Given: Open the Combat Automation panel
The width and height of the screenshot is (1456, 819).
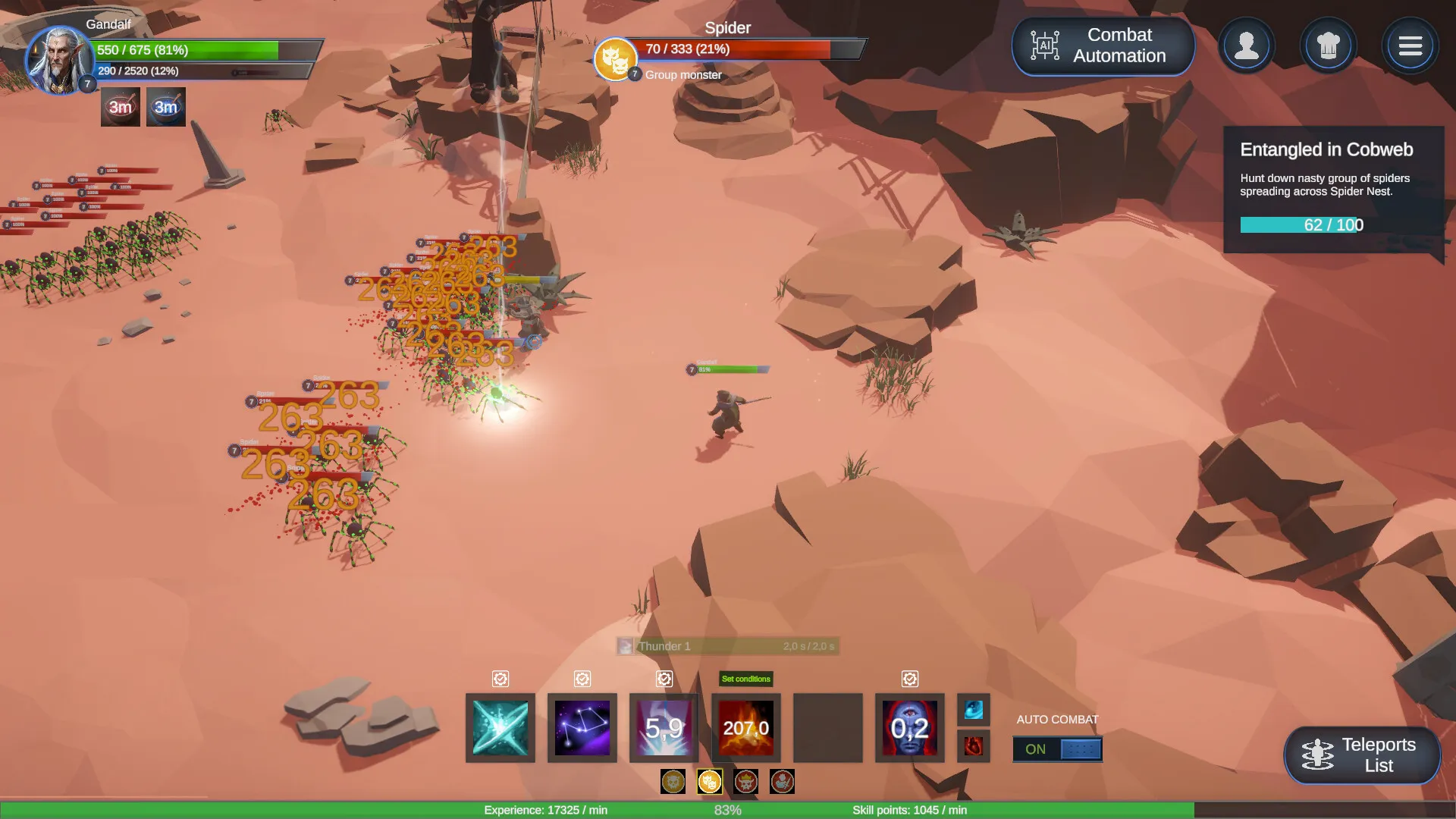Looking at the screenshot, I should click(x=1103, y=45).
